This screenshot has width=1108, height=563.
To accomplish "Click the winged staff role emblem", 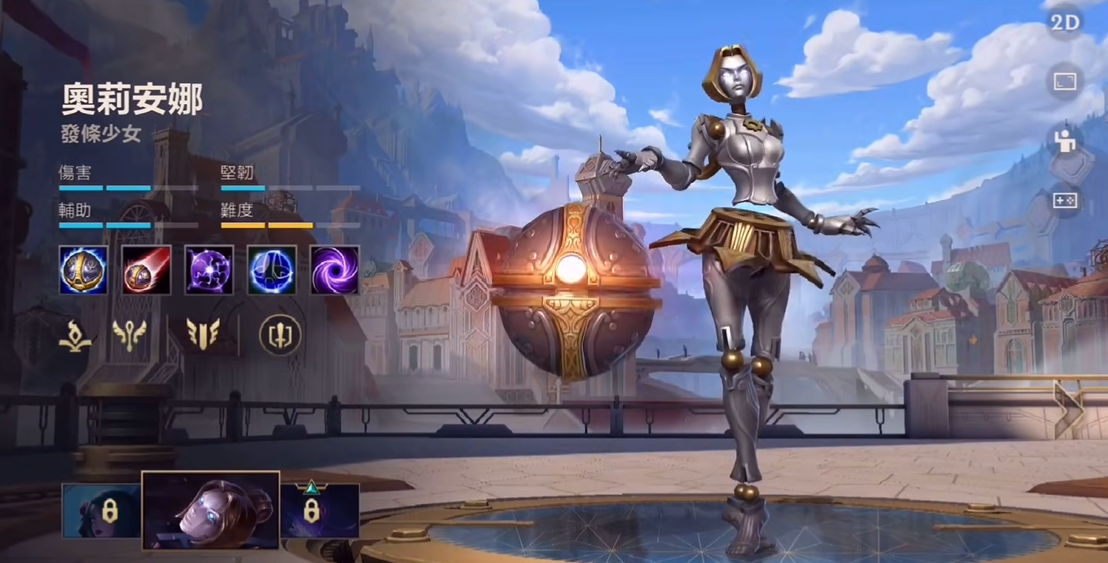I will (130, 335).
